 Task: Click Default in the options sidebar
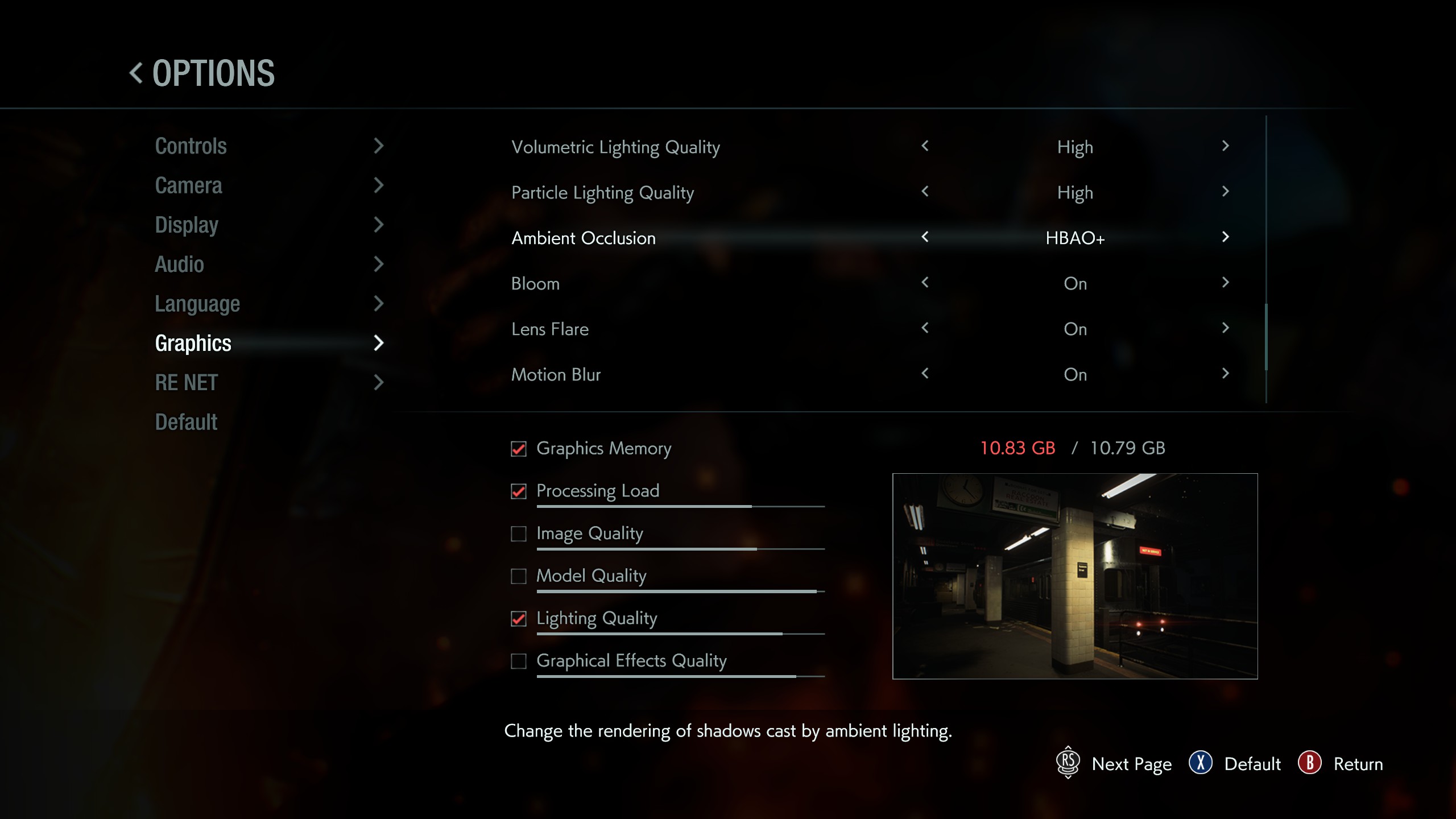point(186,421)
